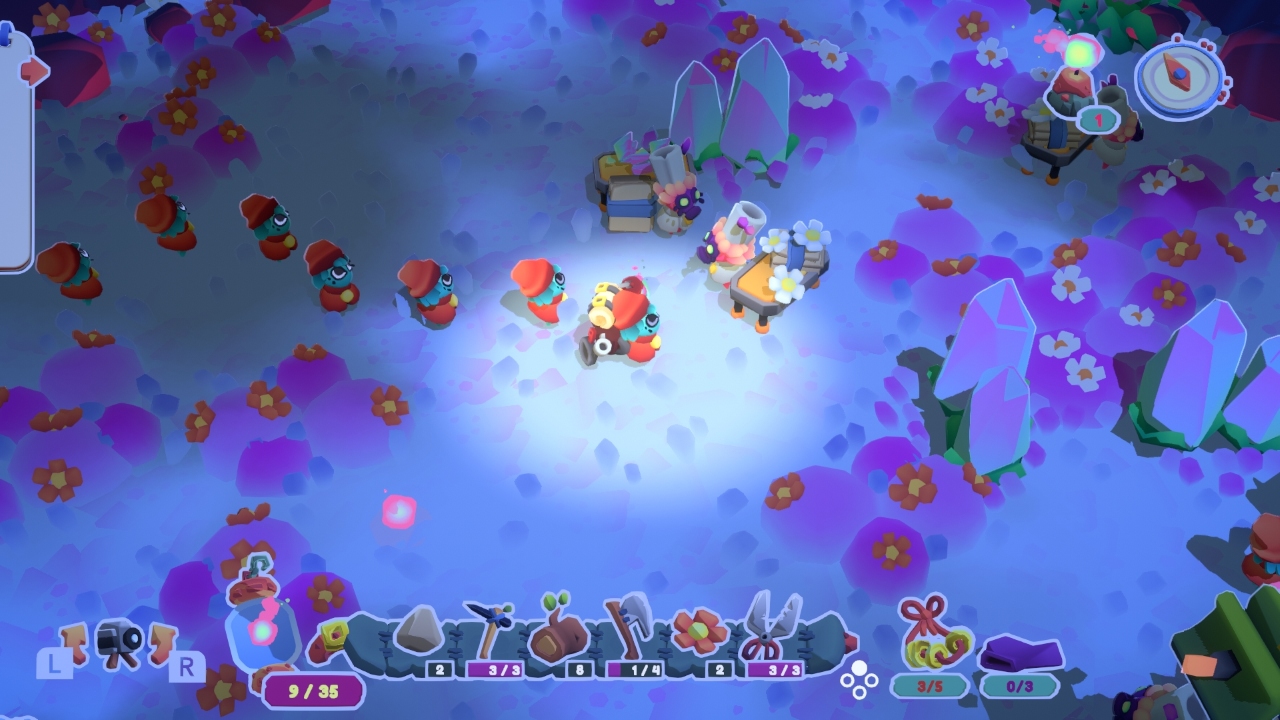This screenshot has width=1280, height=720.
Task: Open the purple fabric 0/3 tab
Action: [x=1022, y=686]
